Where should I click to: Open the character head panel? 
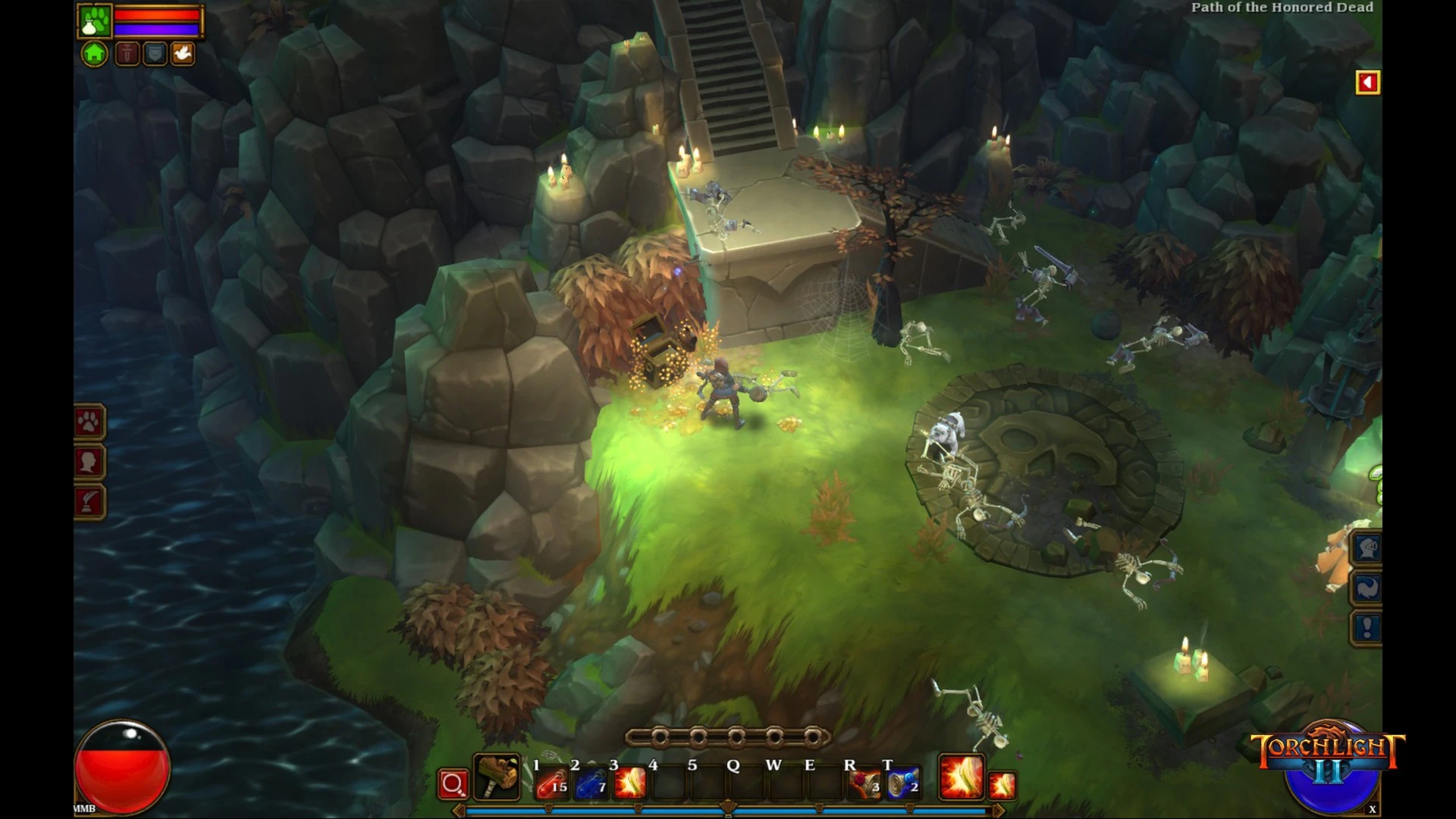point(89,462)
